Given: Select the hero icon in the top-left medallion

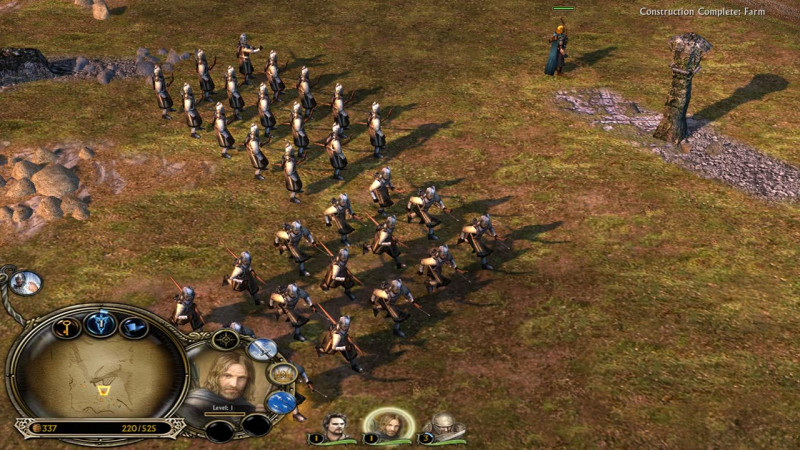Looking at the screenshot, I should (x=25, y=282).
